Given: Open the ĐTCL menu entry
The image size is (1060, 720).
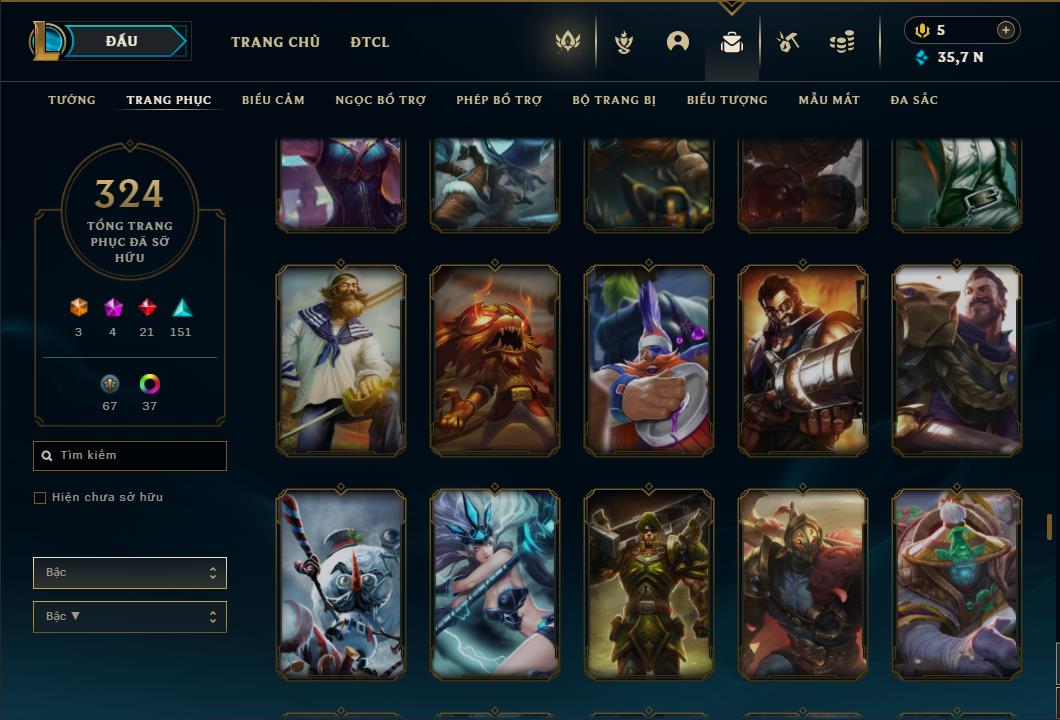Looking at the screenshot, I should click(x=370, y=42).
